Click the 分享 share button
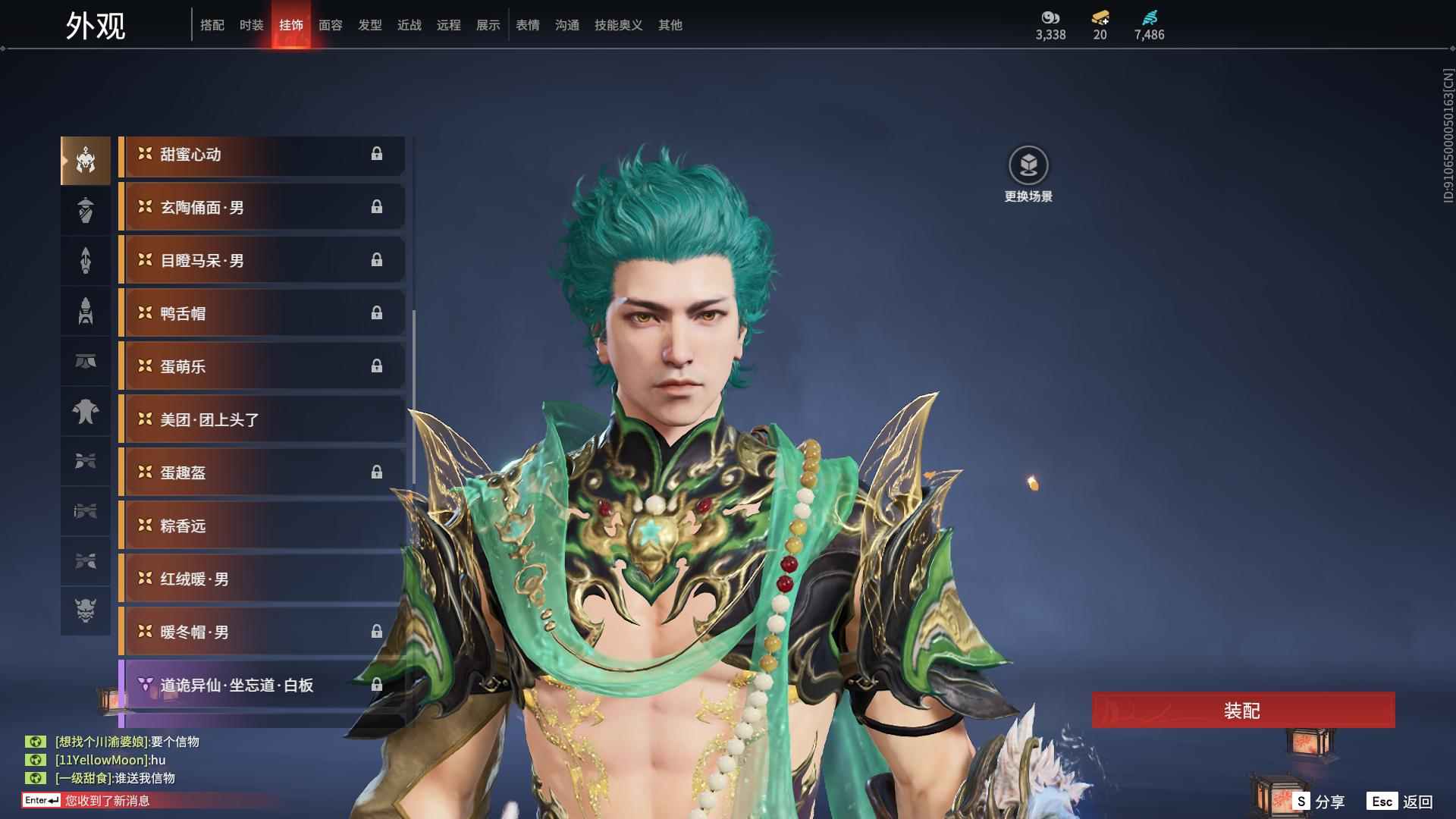 pos(1319,802)
